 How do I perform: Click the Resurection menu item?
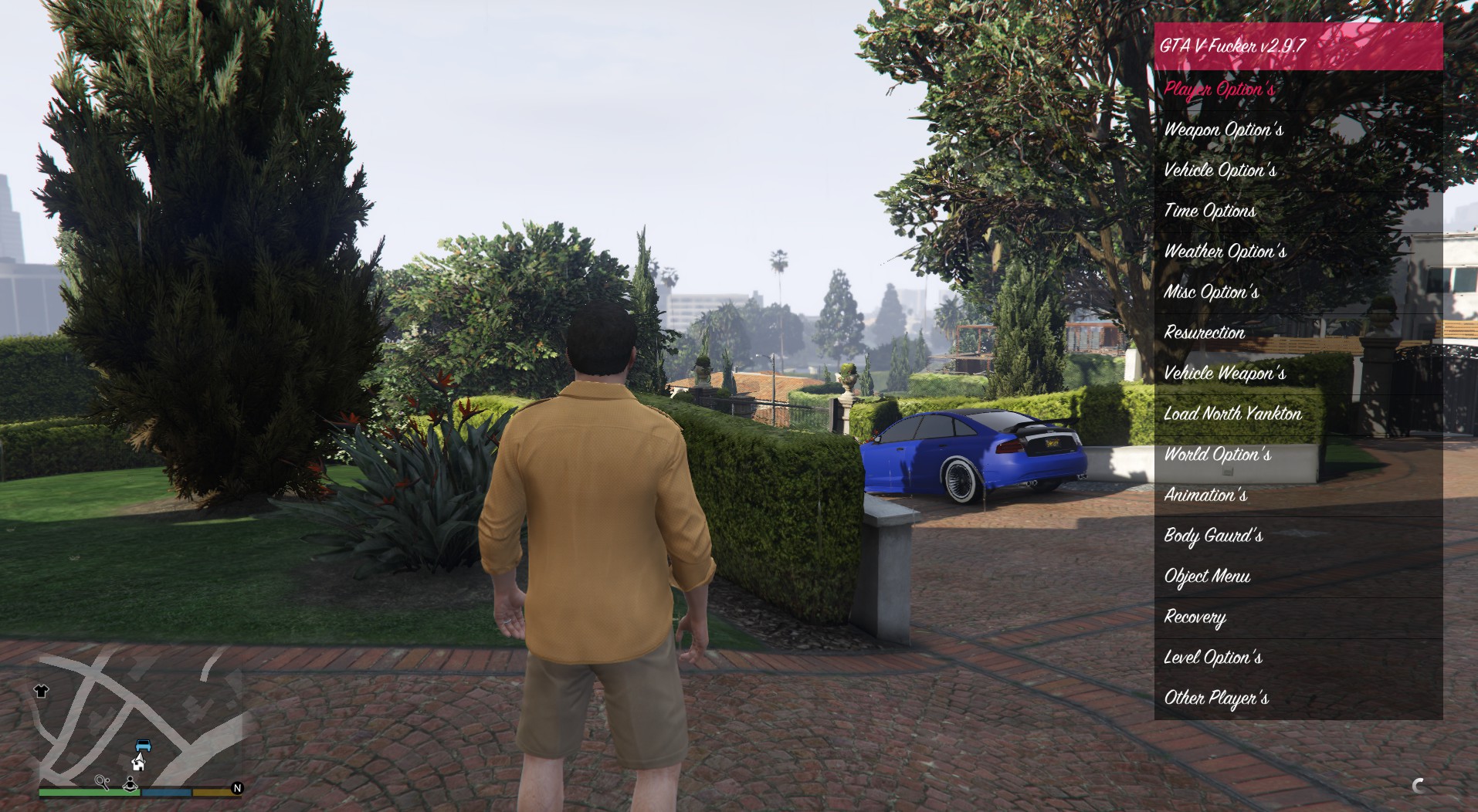pyautogui.click(x=1204, y=333)
